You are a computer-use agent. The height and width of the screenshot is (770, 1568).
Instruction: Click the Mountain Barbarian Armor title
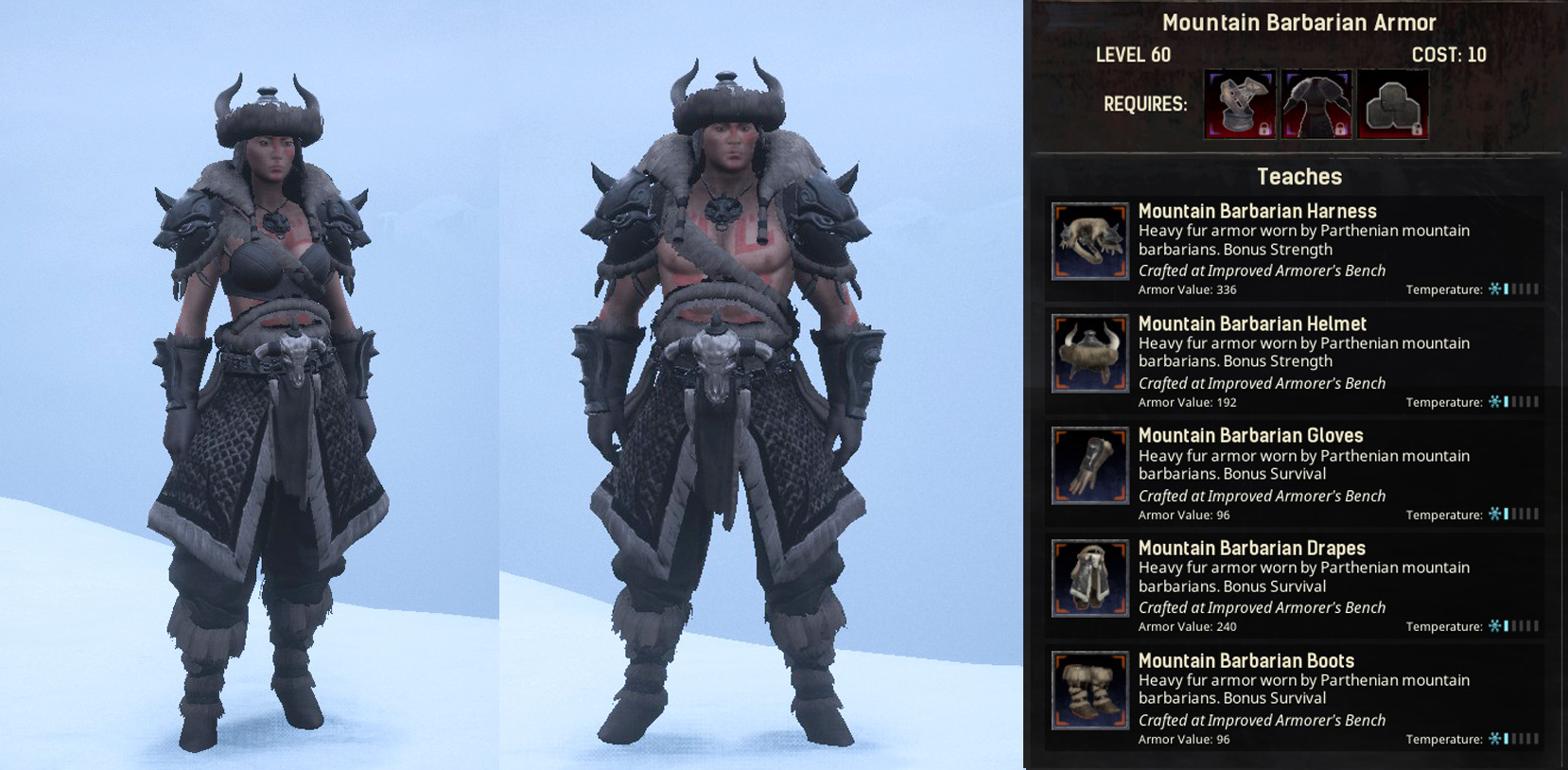(x=1298, y=22)
